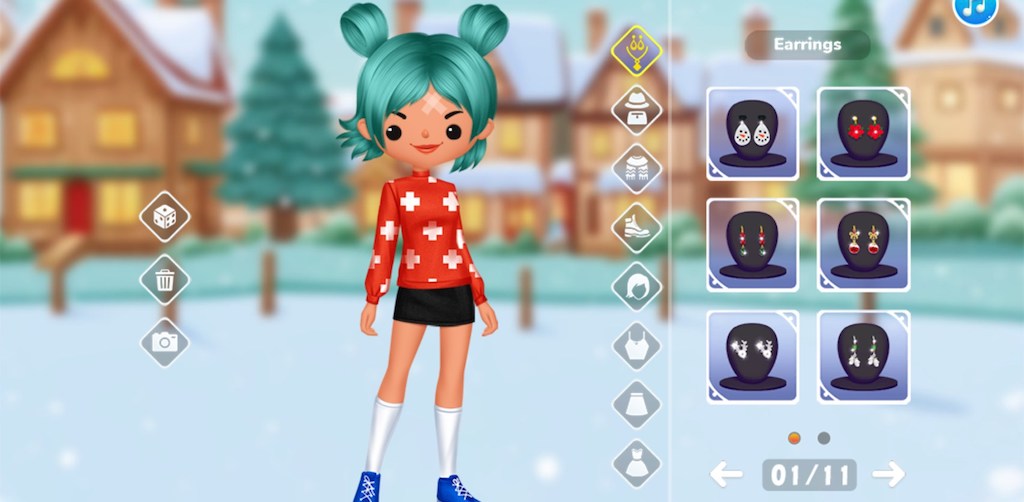Switch to the shoes category
This screenshot has width=1024, height=502.
[x=637, y=227]
